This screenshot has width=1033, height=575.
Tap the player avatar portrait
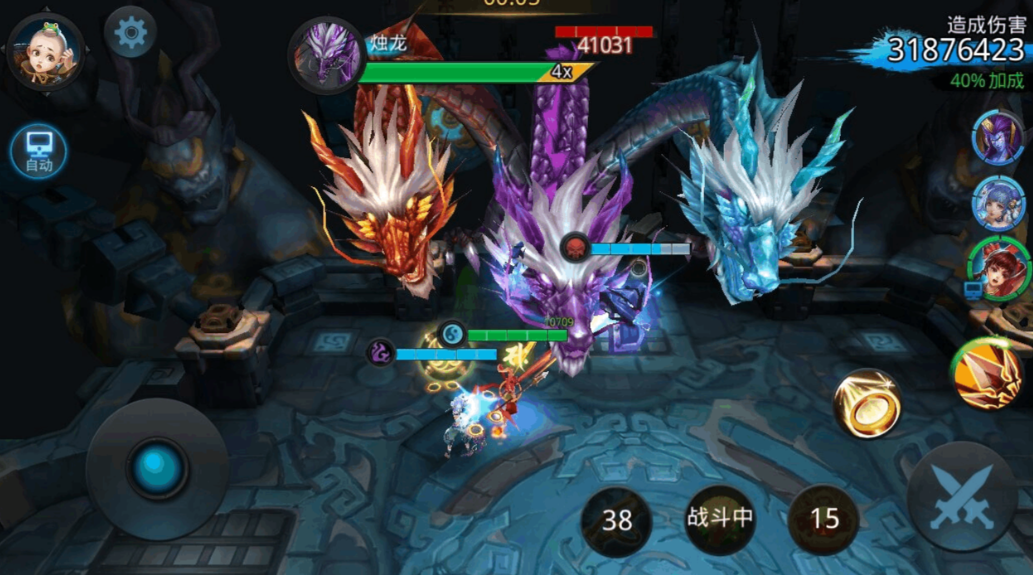(x=45, y=52)
